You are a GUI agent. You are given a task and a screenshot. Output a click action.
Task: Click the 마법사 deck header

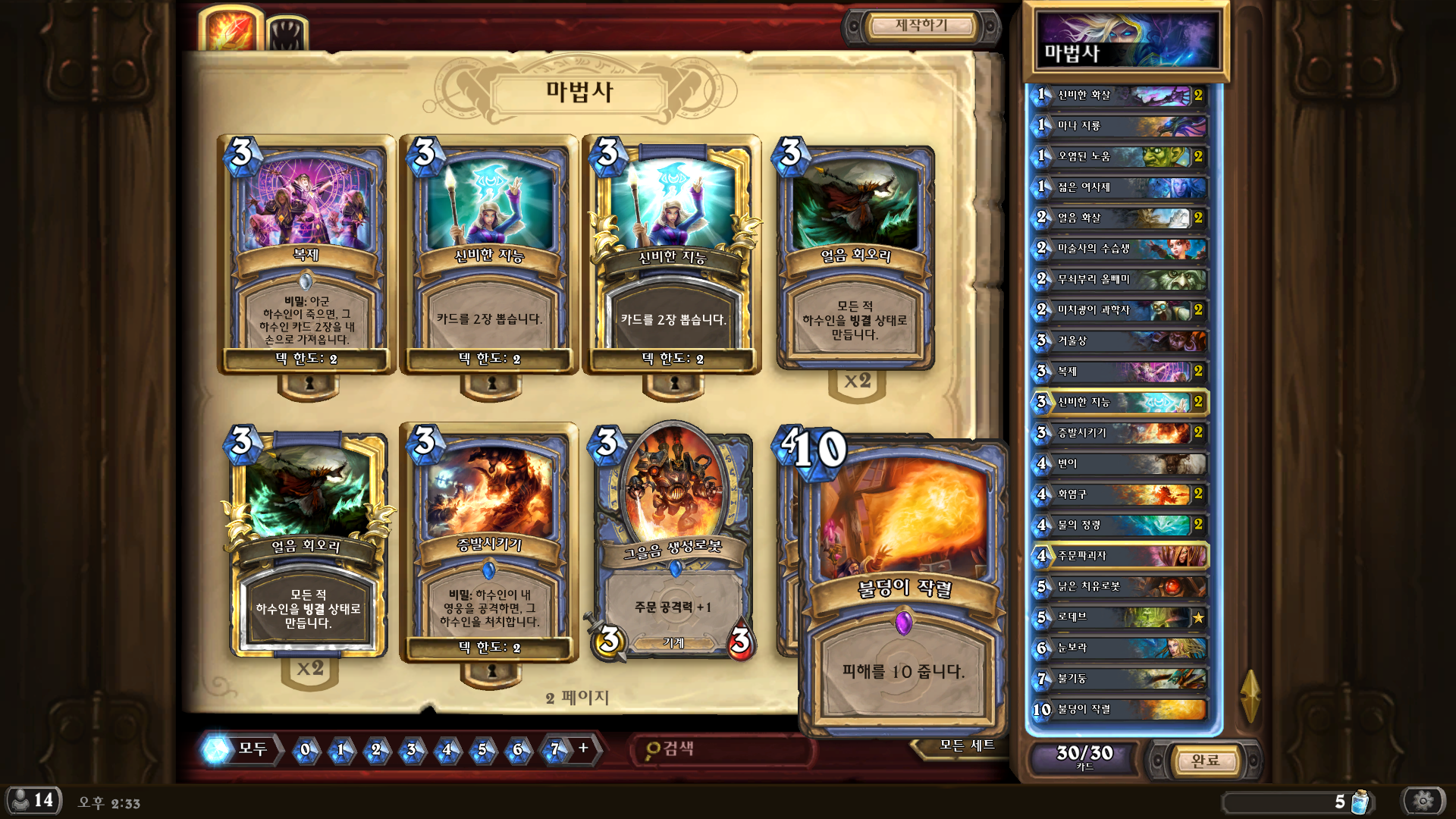[x=1126, y=42]
